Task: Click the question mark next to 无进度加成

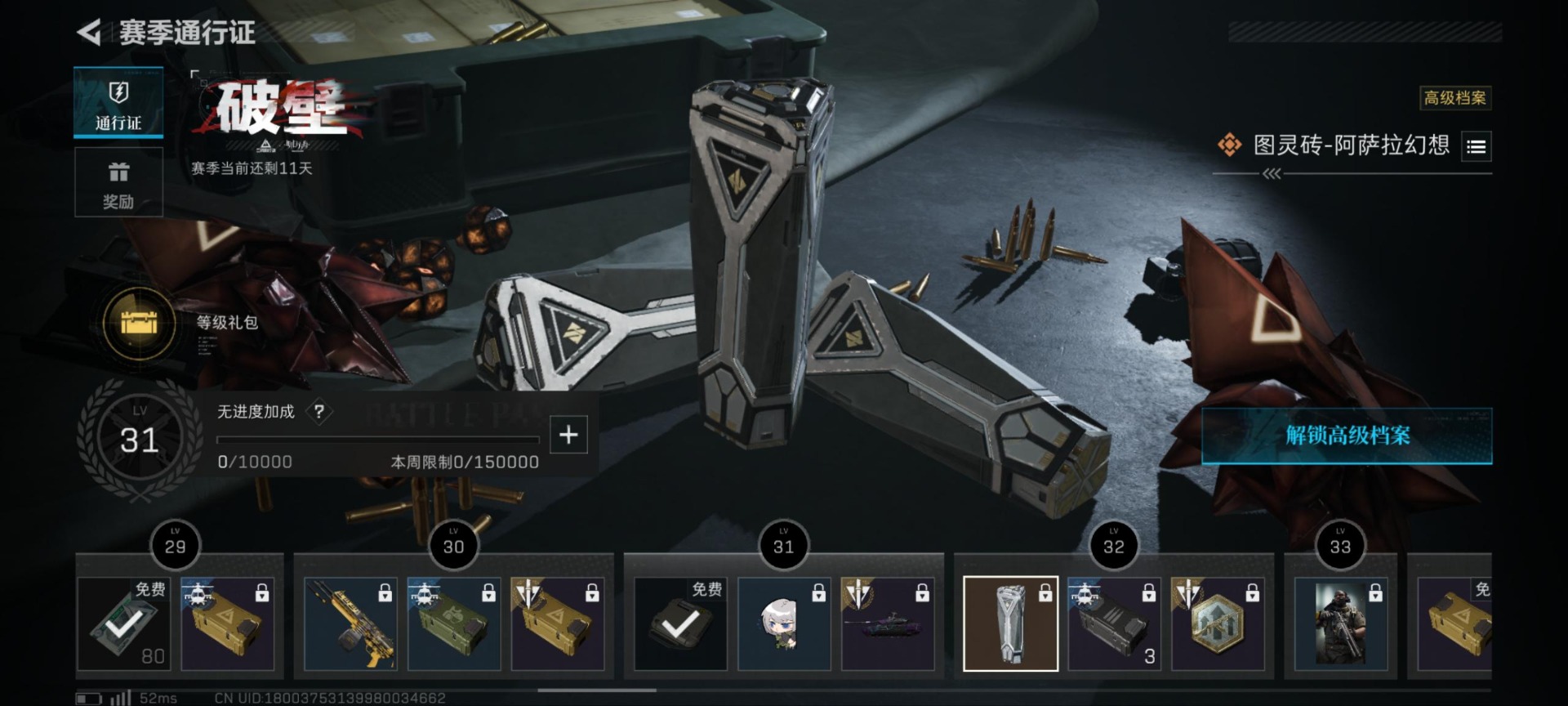Action: coord(319,412)
